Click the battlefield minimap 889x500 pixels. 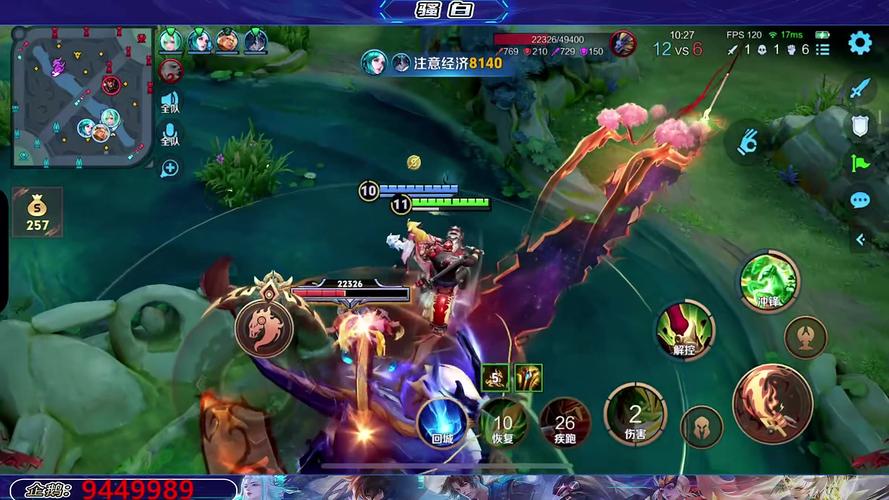pyautogui.click(x=82, y=97)
